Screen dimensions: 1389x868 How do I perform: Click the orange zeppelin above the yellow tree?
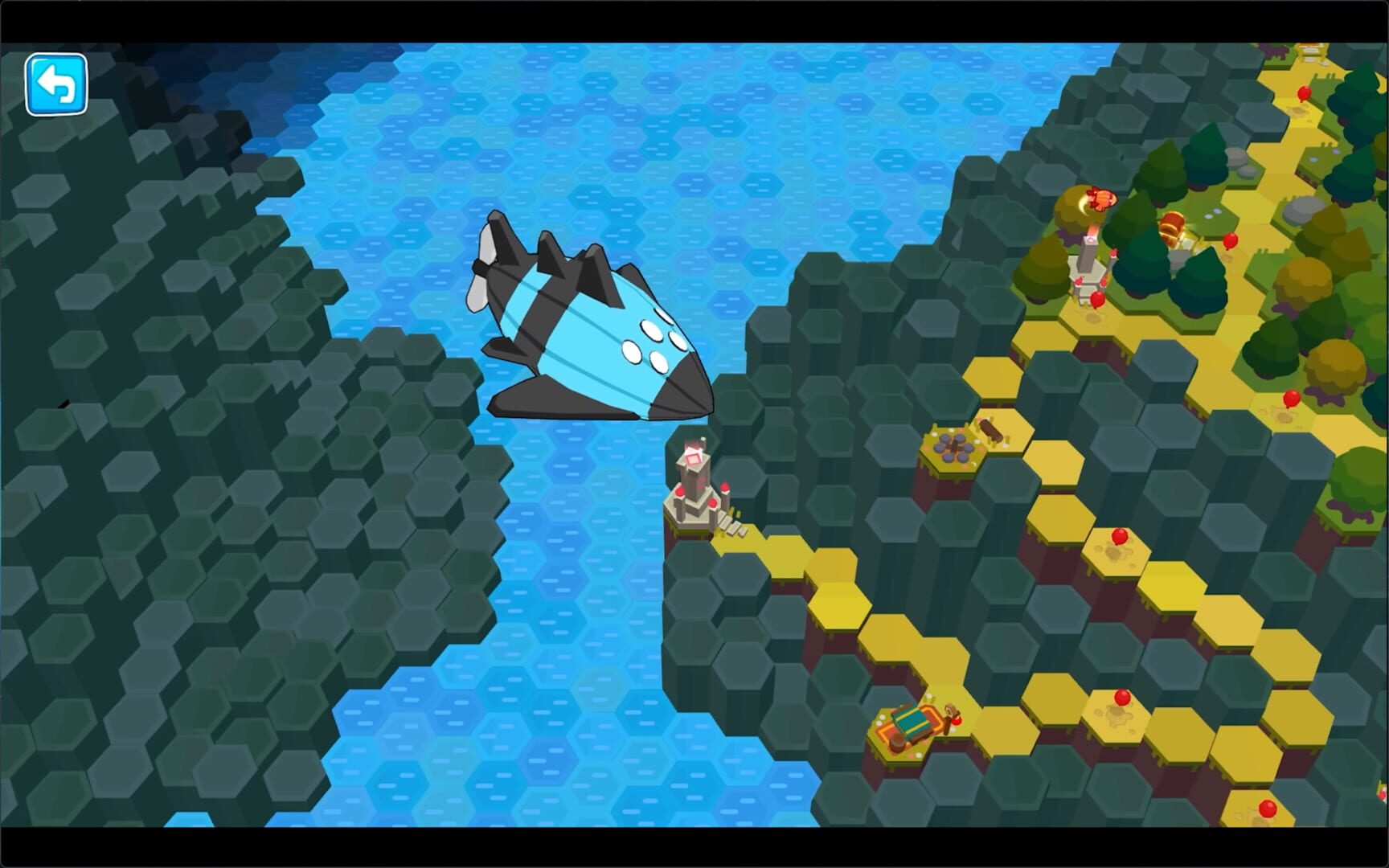click(1100, 198)
